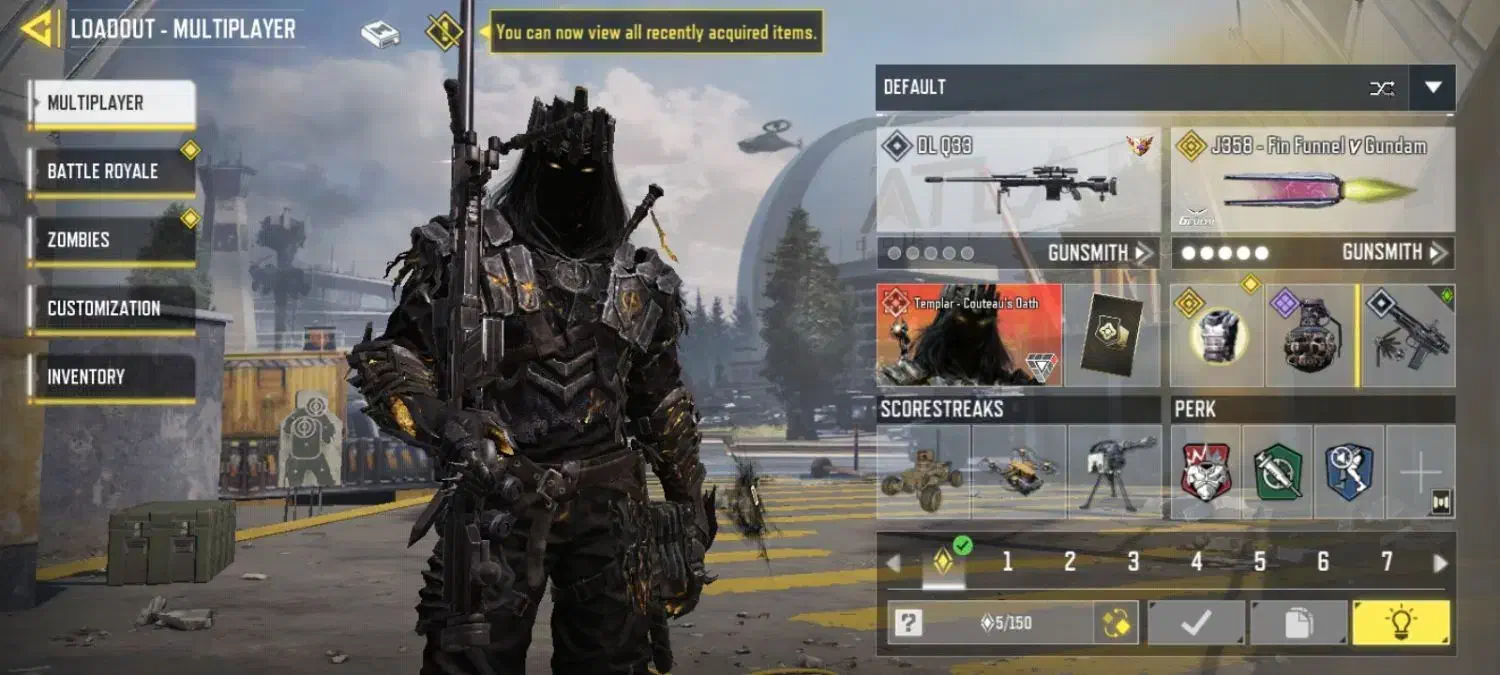Expand the Default loadout dropdown arrow
The width and height of the screenshot is (1500, 675).
pyautogui.click(x=1432, y=88)
